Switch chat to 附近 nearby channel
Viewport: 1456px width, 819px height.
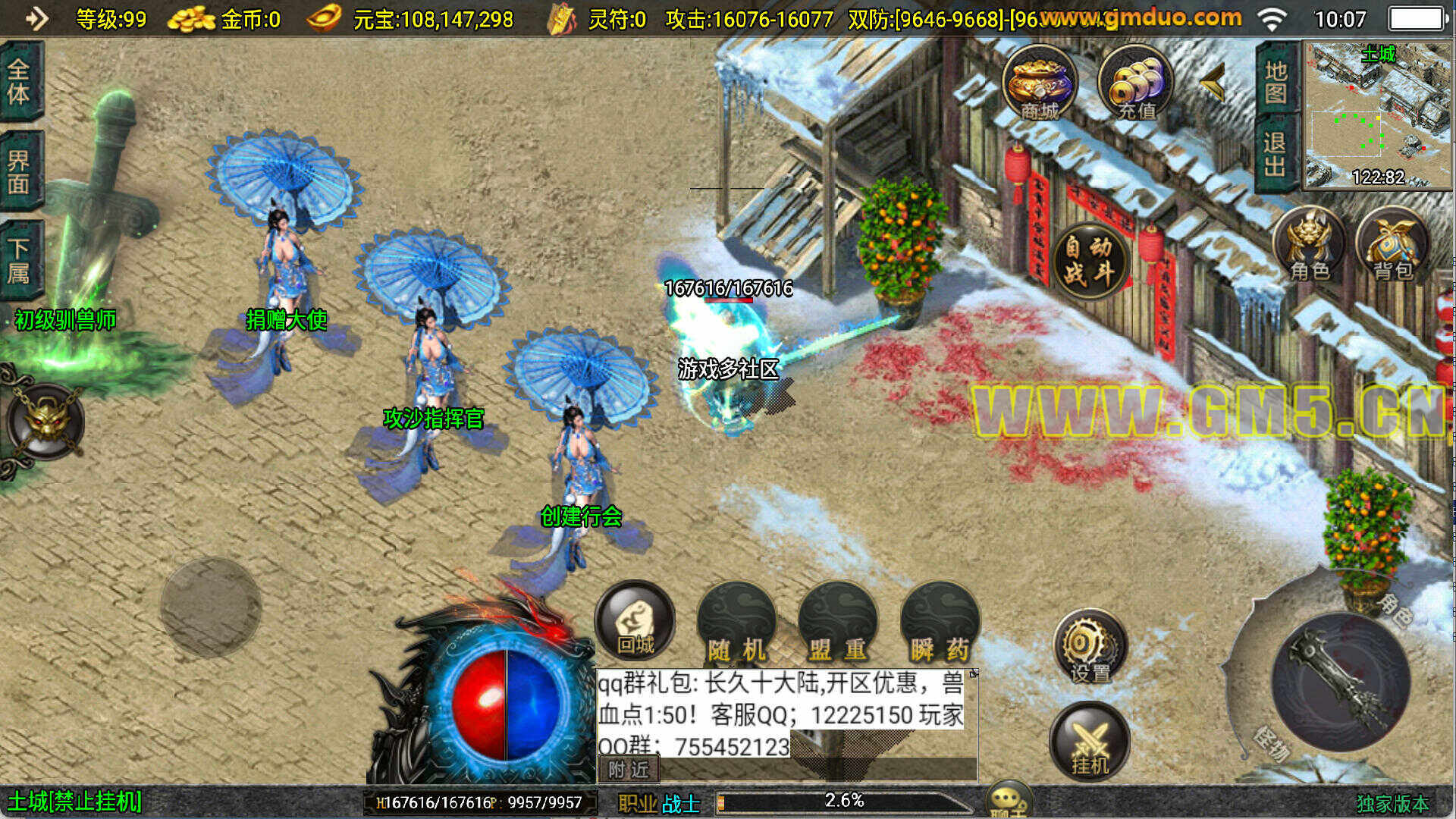(x=629, y=770)
